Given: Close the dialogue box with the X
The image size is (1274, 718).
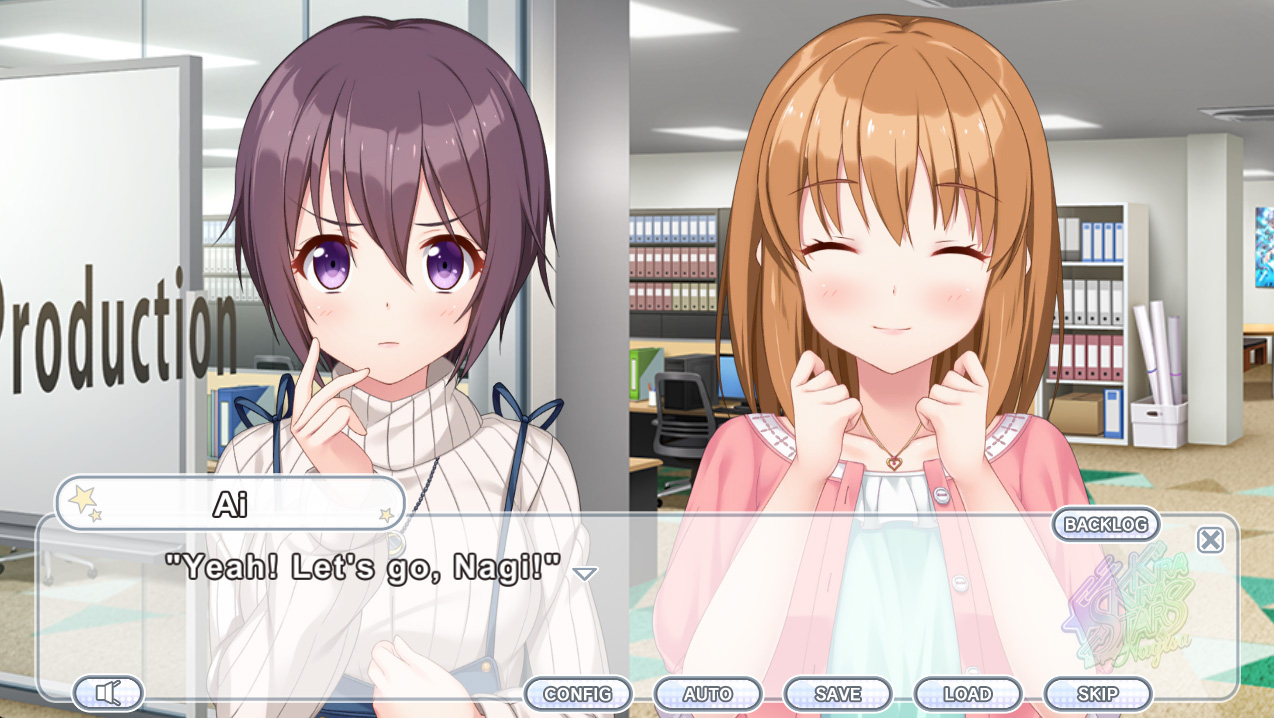Looking at the screenshot, I should coord(1210,540).
